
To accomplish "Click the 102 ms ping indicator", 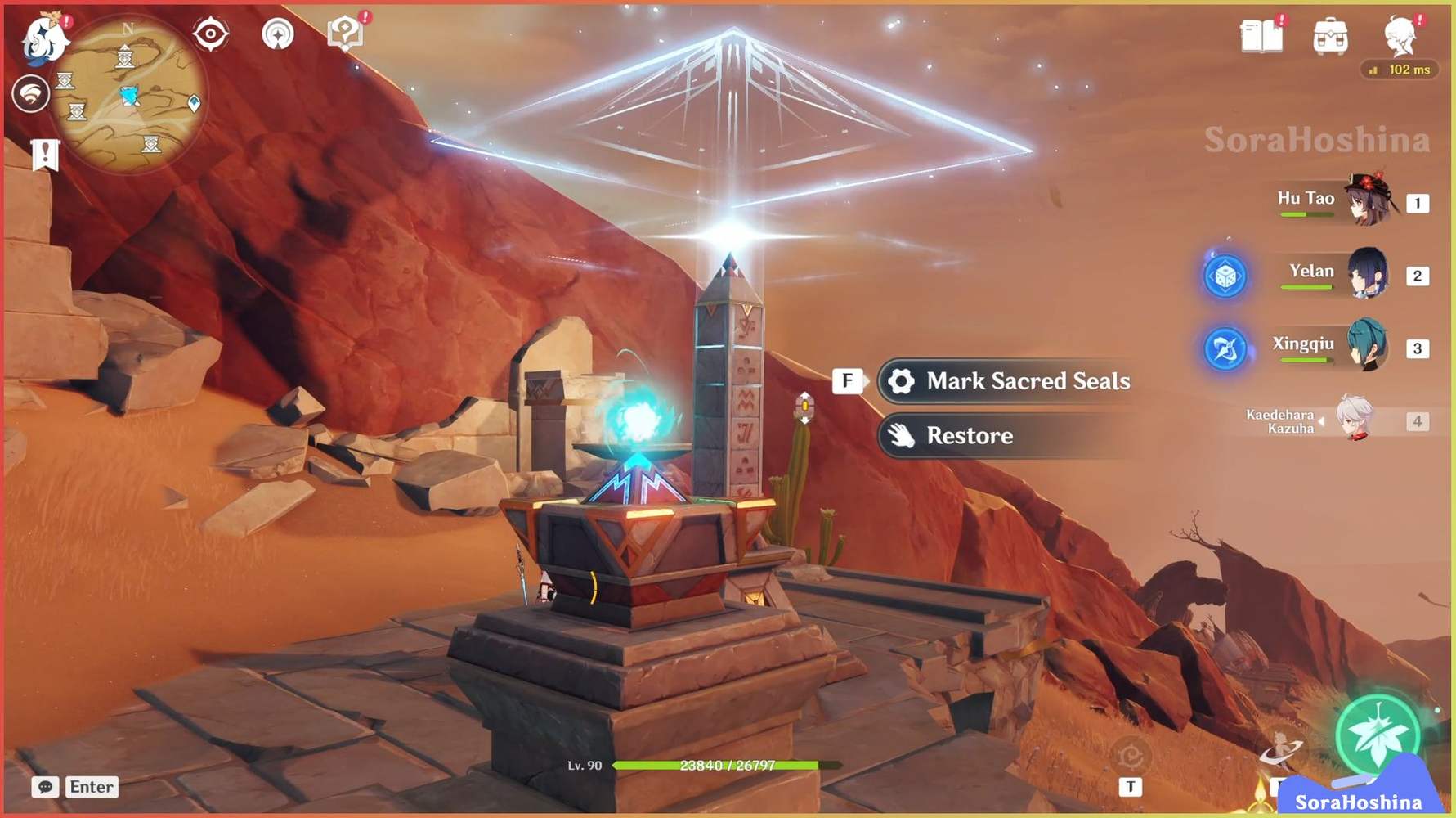I will (1400, 70).
